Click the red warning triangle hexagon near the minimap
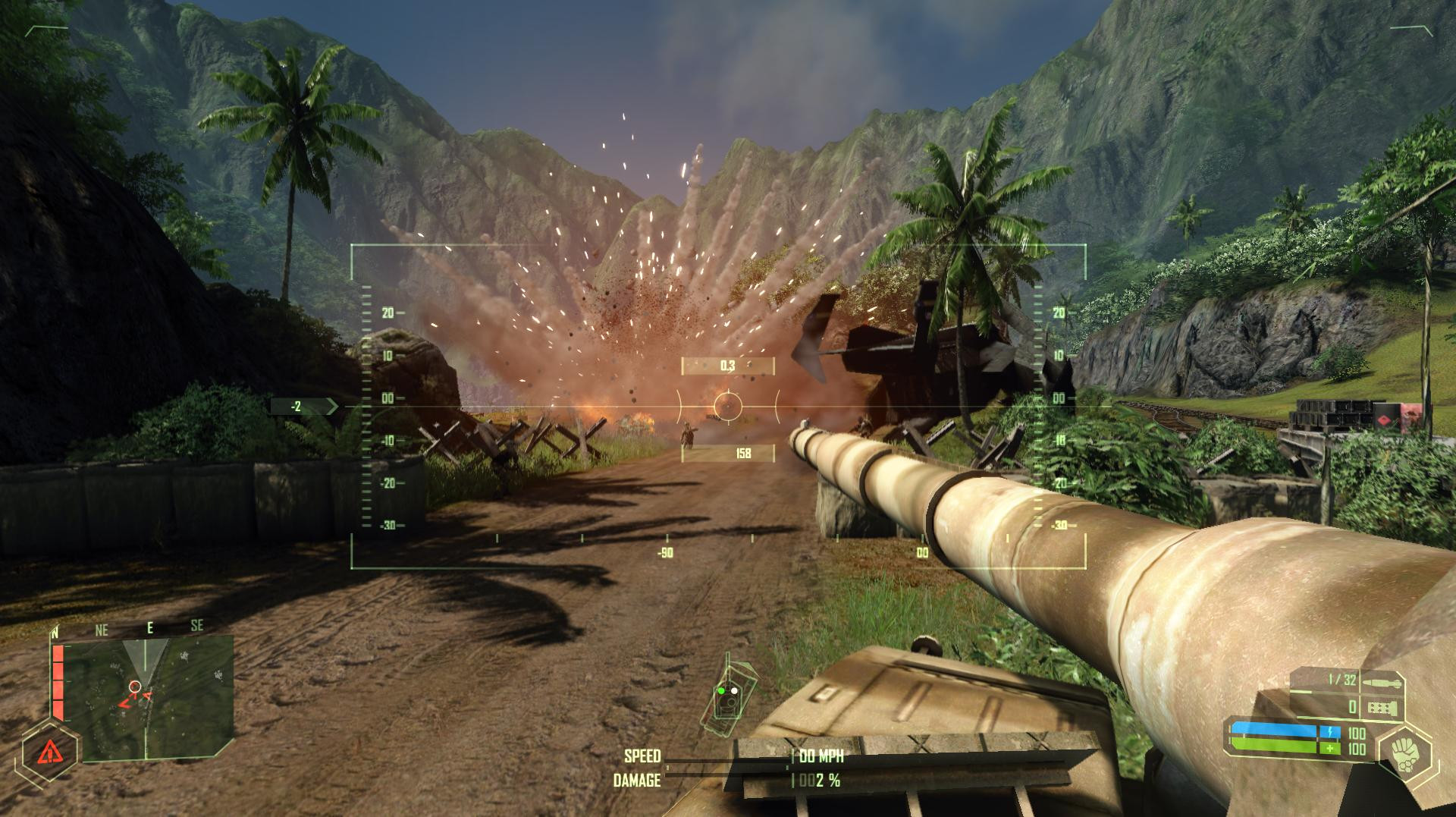Image resolution: width=1456 pixels, height=817 pixels. tap(49, 753)
